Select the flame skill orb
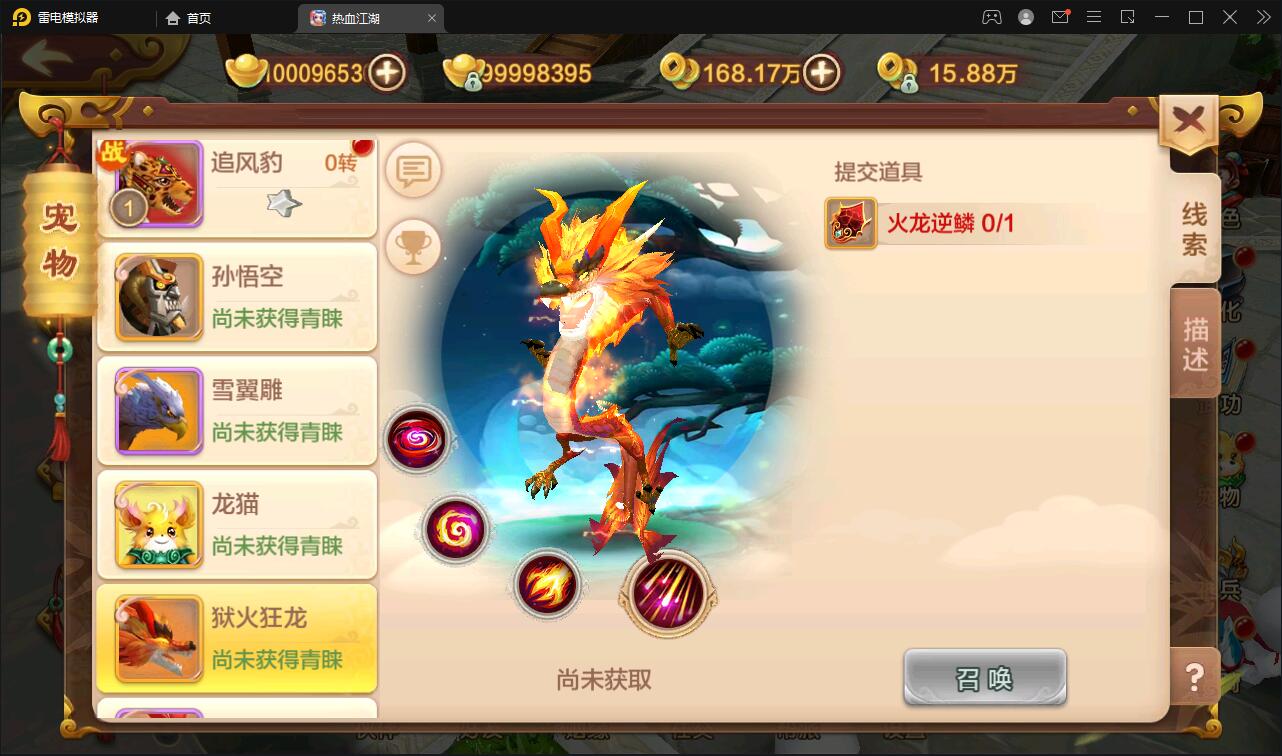This screenshot has width=1282, height=756. click(x=547, y=585)
